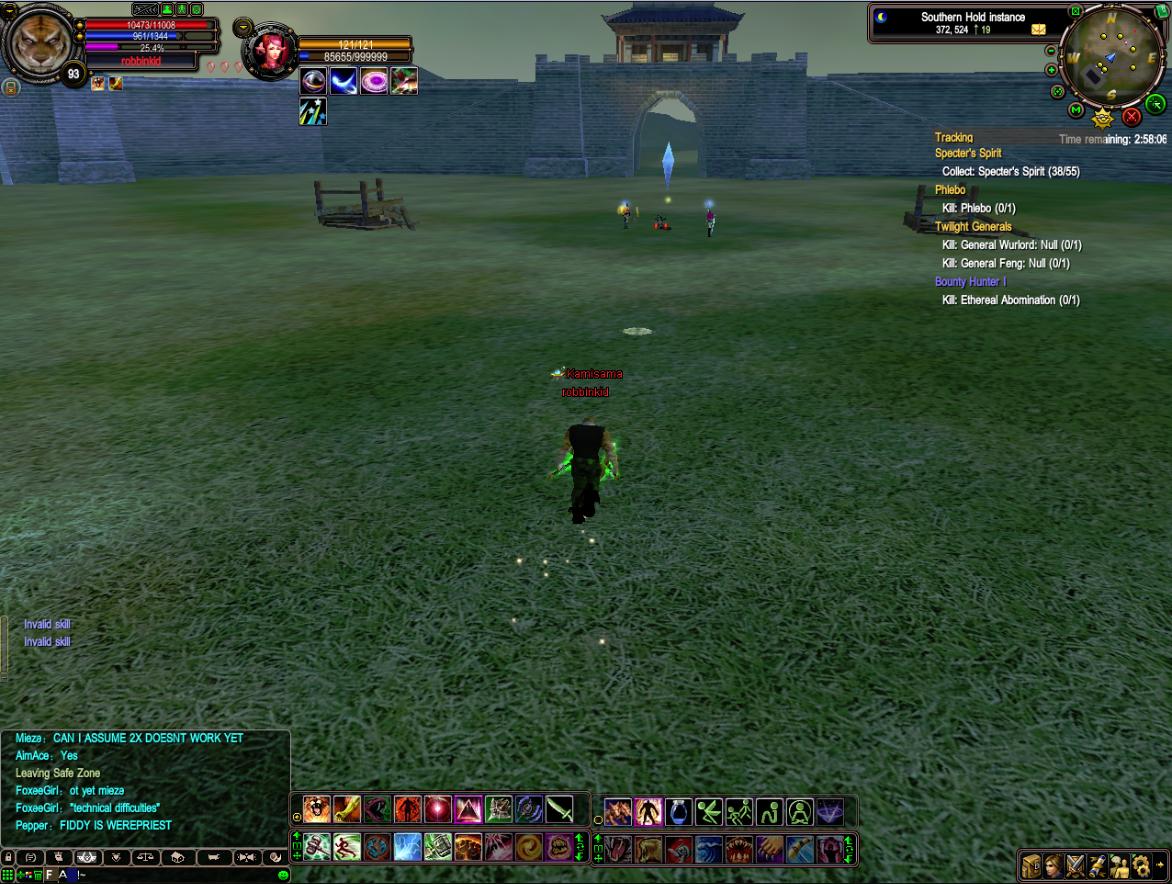Use the blue potion flask hotbar slot
Image resolution: width=1172 pixels, height=884 pixels.
coord(678,811)
